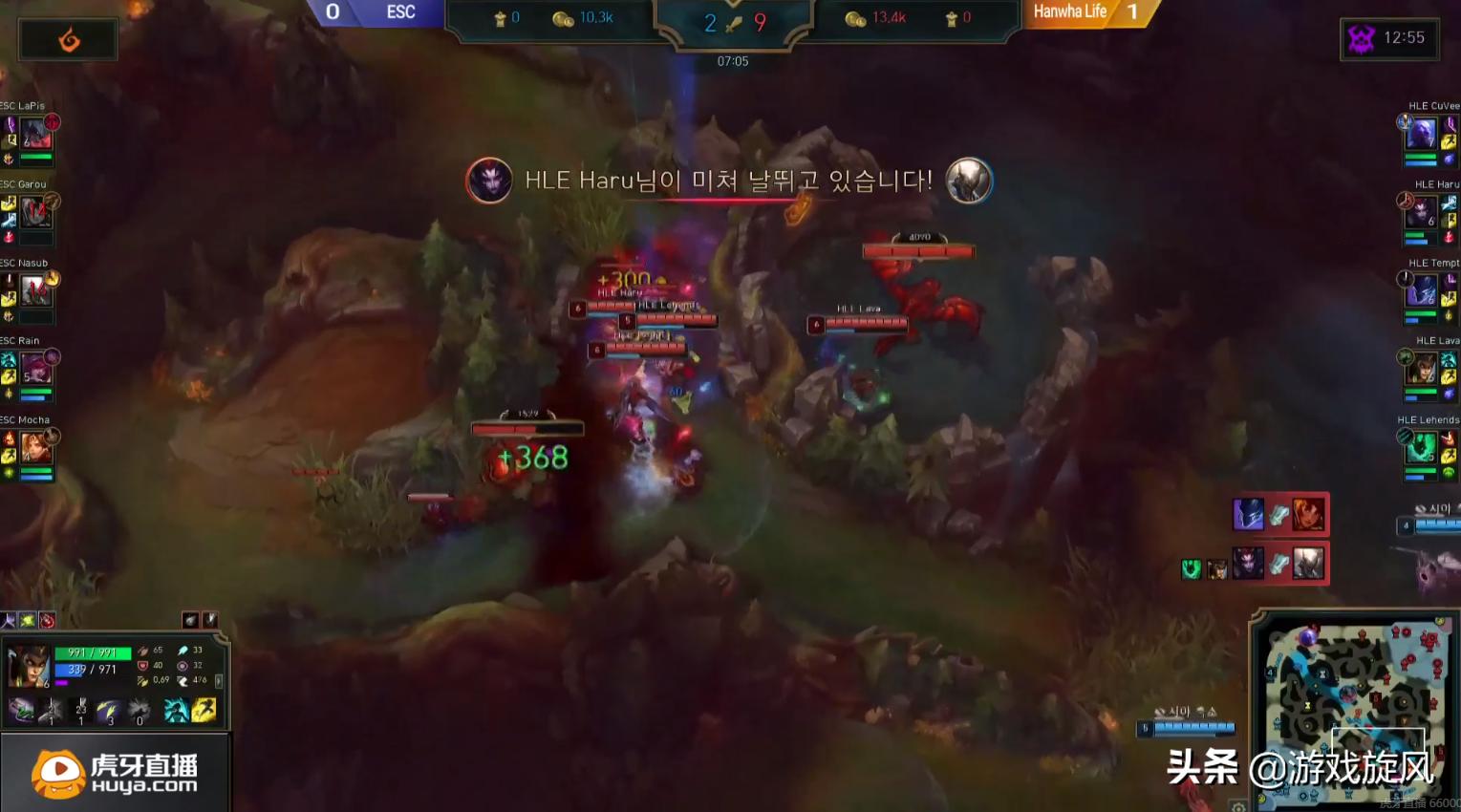
Task: Select the first ability icon in the ability bar
Action: (x=20, y=711)
